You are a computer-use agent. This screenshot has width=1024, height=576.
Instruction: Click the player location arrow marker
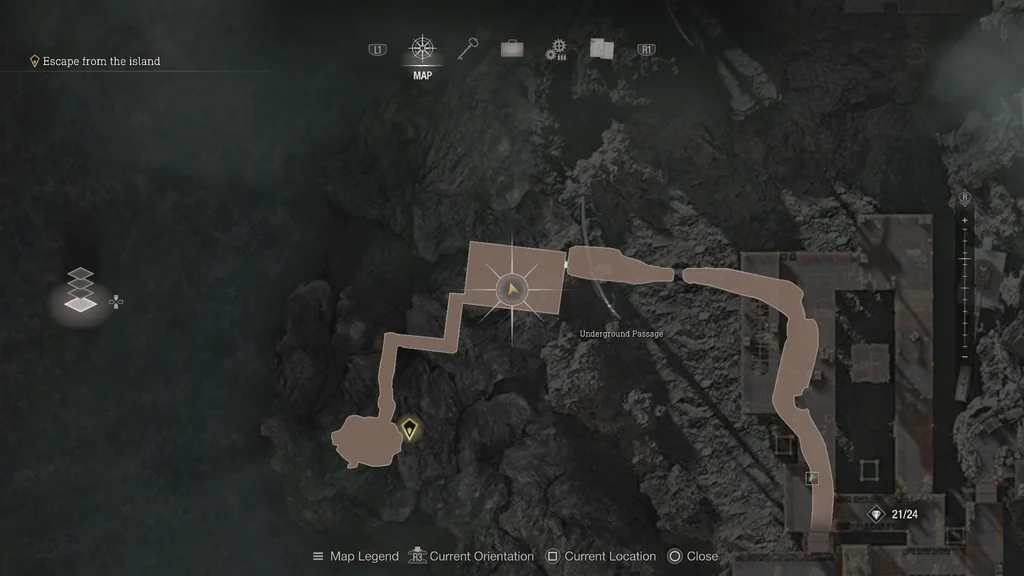coord(512,290)
